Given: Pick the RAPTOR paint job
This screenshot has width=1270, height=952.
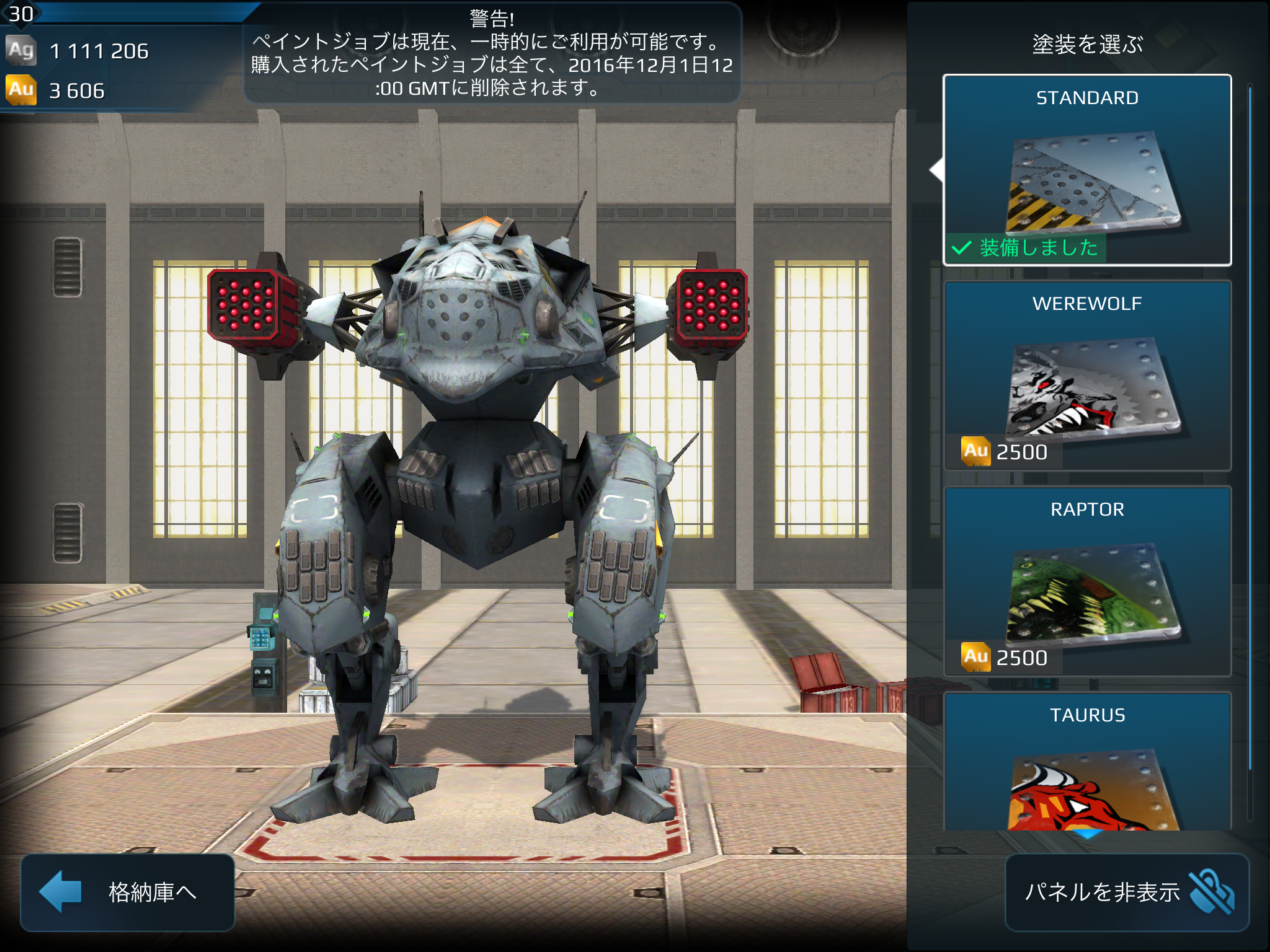Looking at the screenshot, I should pyautogui.click(x=1087, y=581).
